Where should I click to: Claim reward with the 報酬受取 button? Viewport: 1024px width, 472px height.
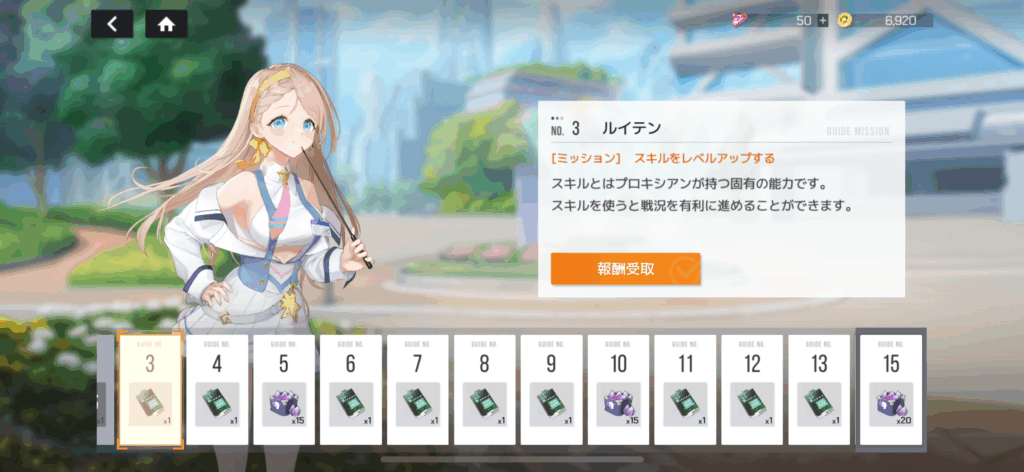[625, 269]
